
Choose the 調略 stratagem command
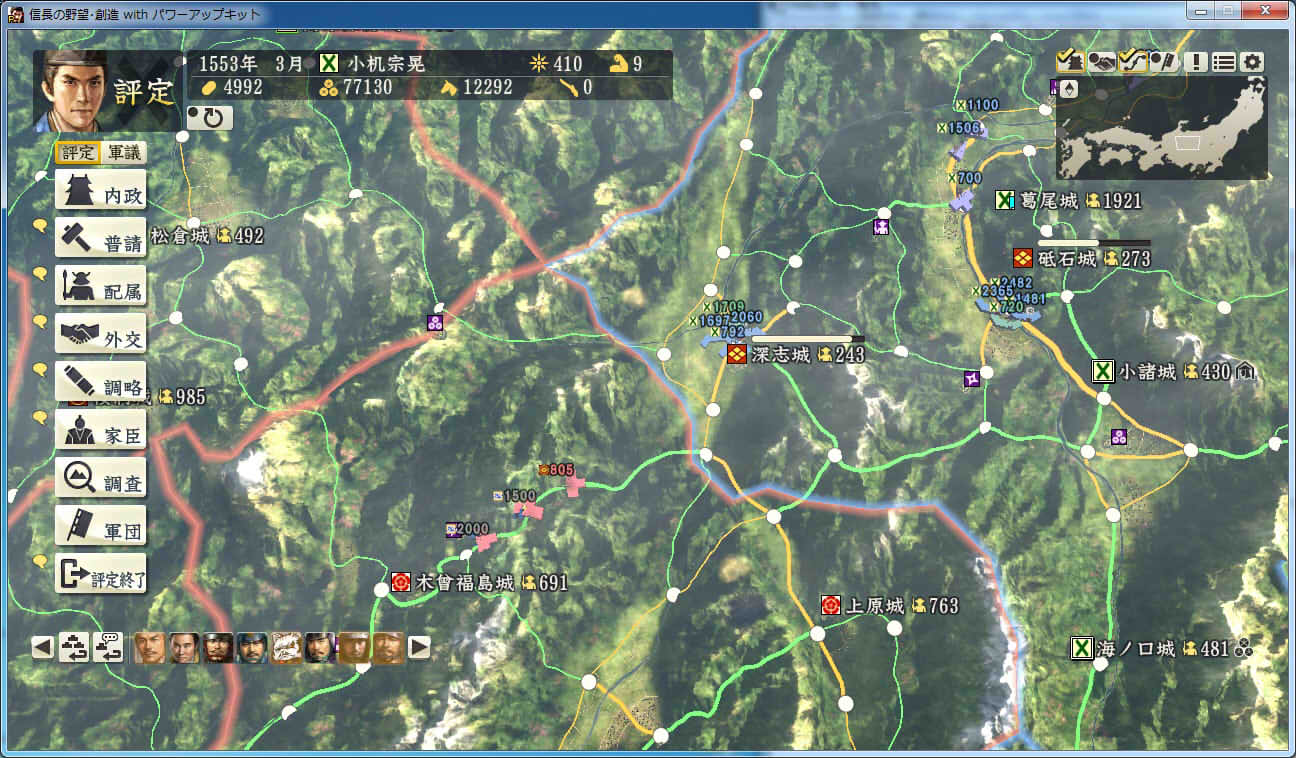[101, 382]
